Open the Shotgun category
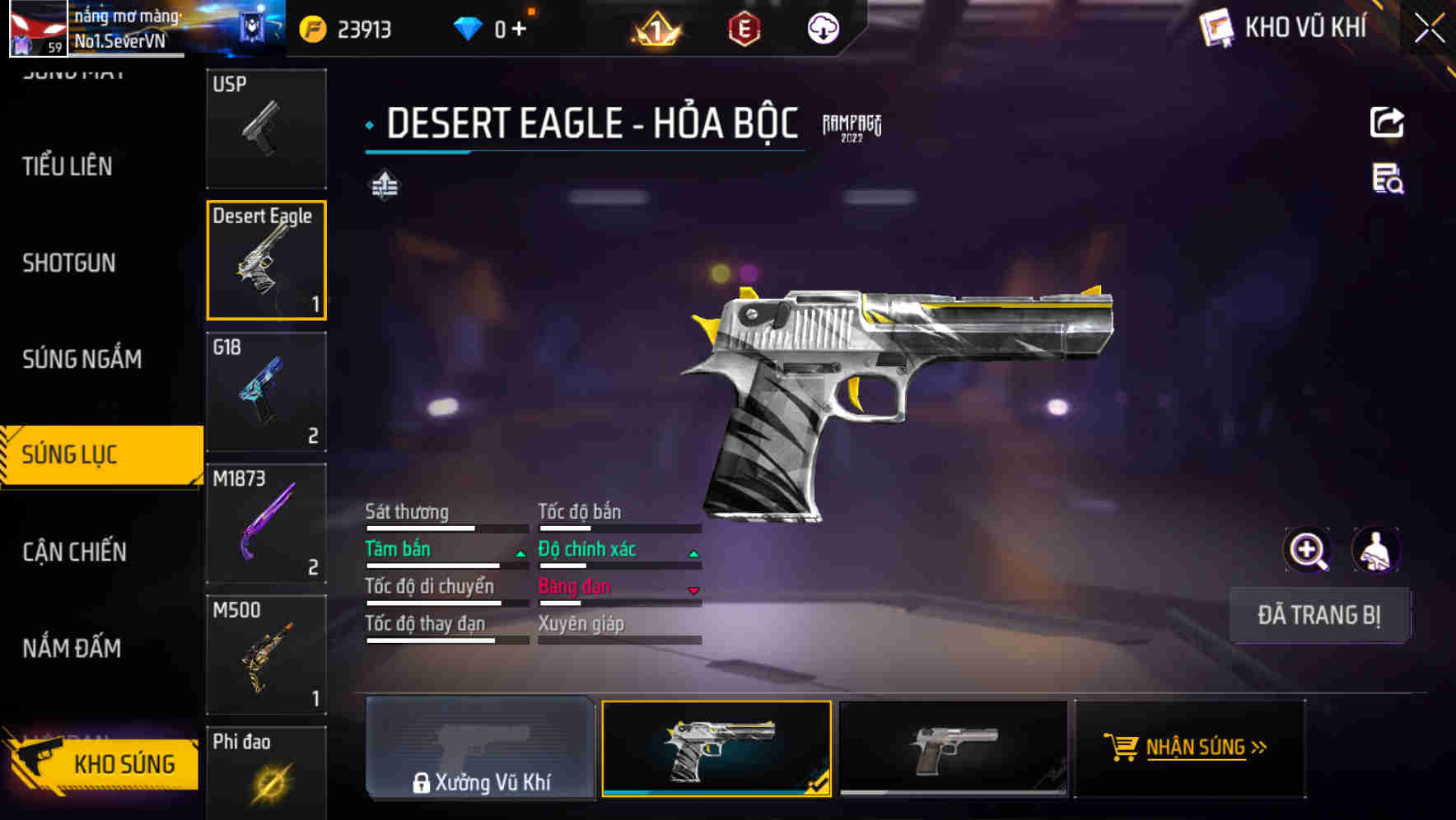Screen dimensions: 1456x820 coord(69,263)
